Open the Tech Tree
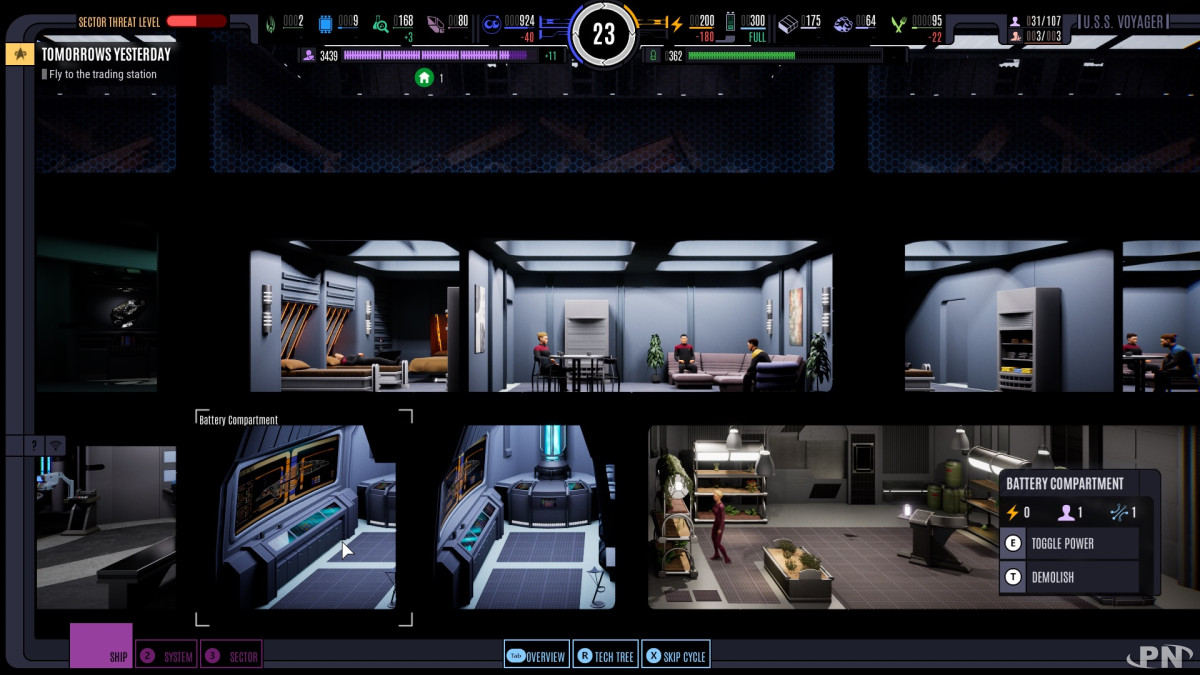Screen dimensions: 1200x675 coord(605,656)
